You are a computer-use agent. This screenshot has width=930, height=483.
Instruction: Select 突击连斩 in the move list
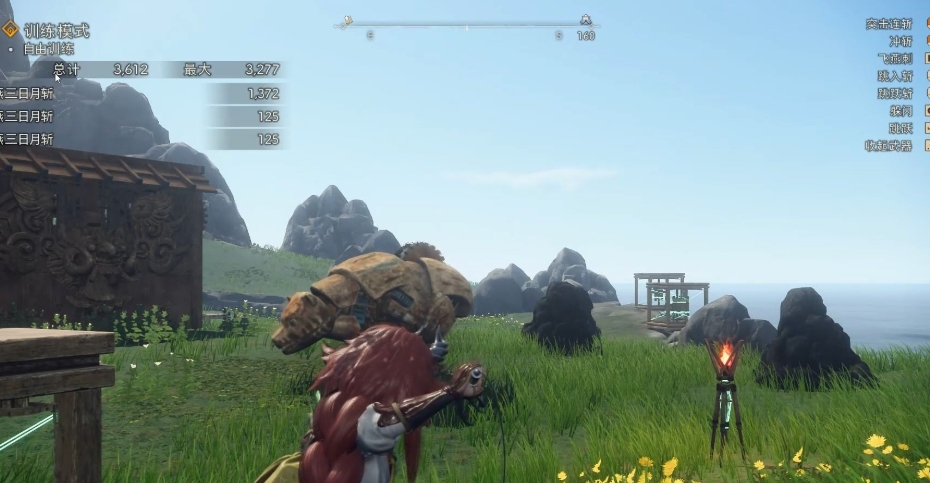888,24
